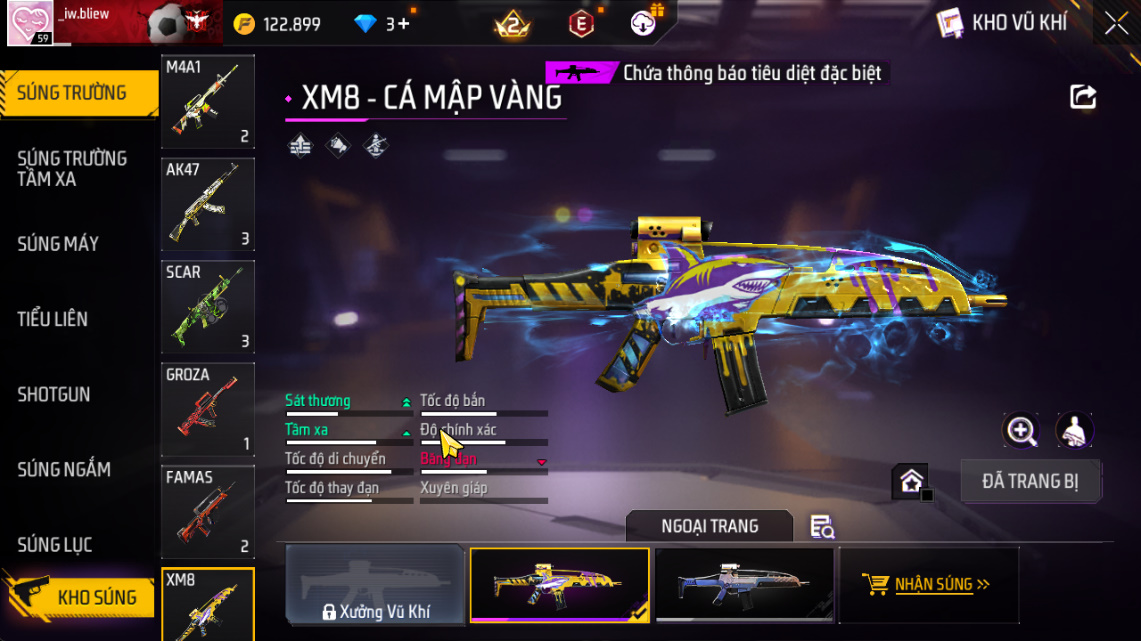The width and height of the screenshot is (1141, 641).
Task: Choose the green SCAR weapon tile
Action: click(x=208, y=306)
